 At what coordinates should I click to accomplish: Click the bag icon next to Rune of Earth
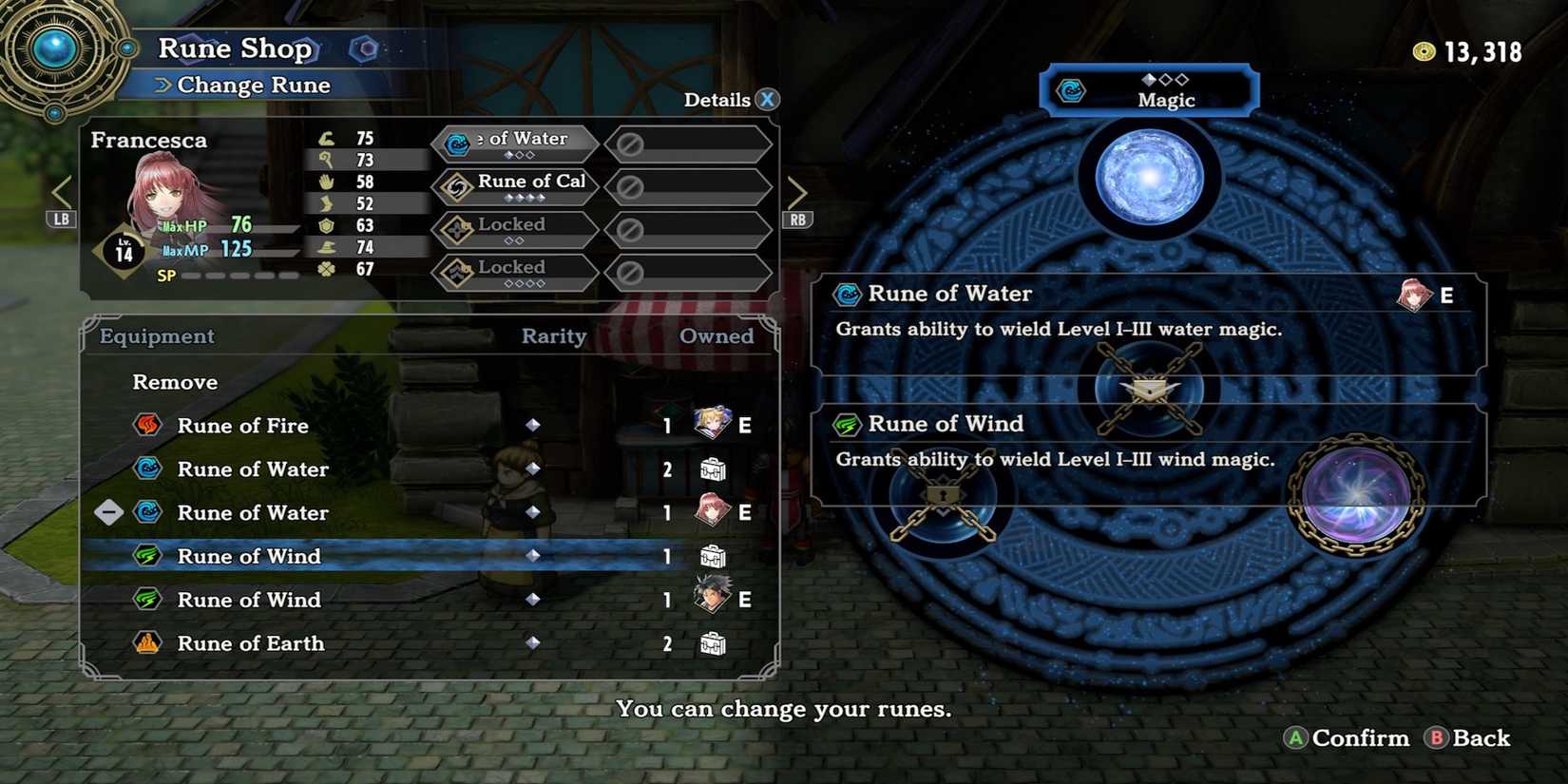click(713, 643)
